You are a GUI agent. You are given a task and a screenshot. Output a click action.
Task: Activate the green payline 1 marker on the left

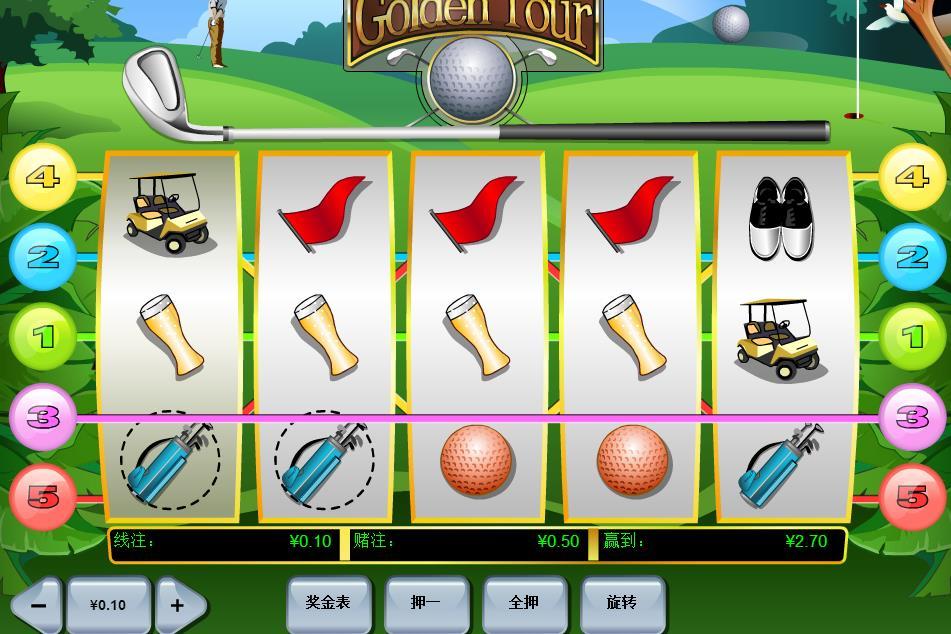(x=43, y=337)
